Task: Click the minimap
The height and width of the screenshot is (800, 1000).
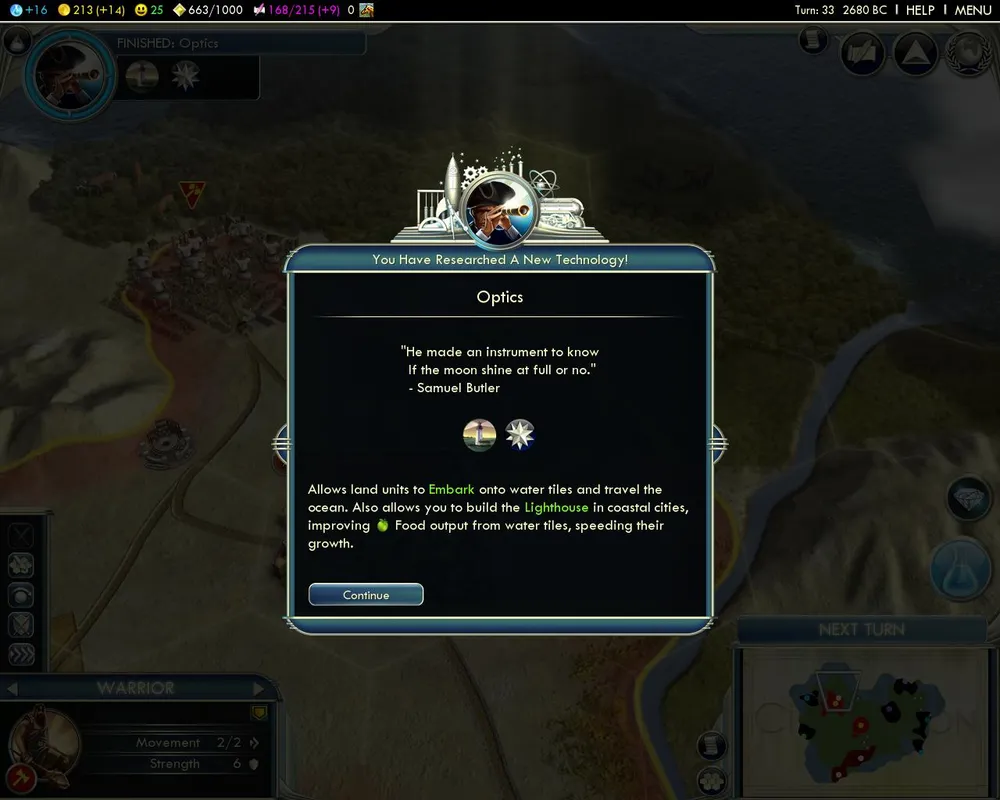Action: pos(862,720)
